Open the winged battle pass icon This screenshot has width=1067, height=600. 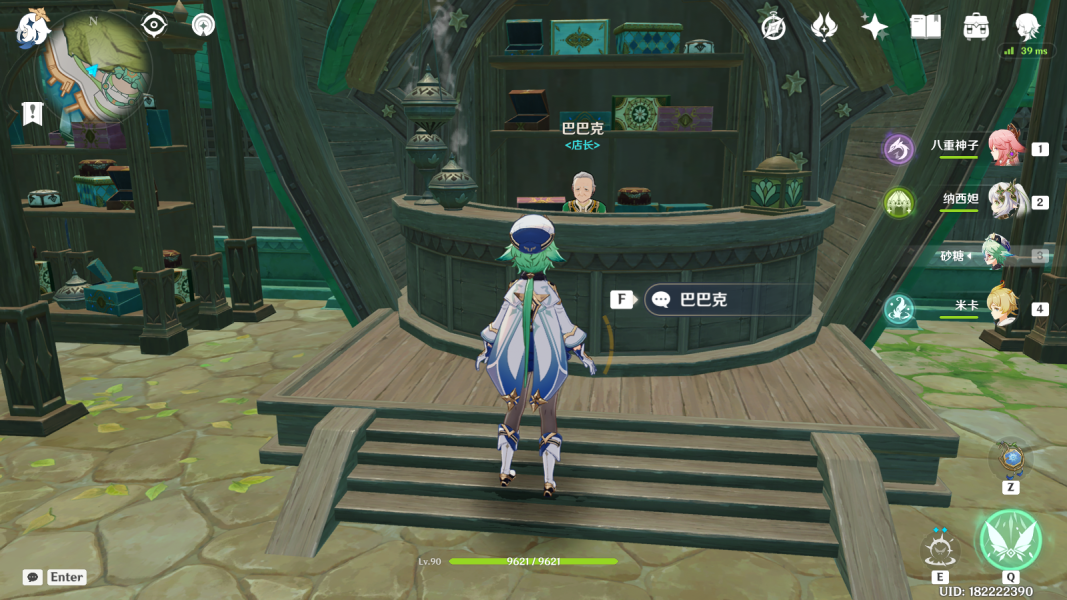[x=824, y=27]
